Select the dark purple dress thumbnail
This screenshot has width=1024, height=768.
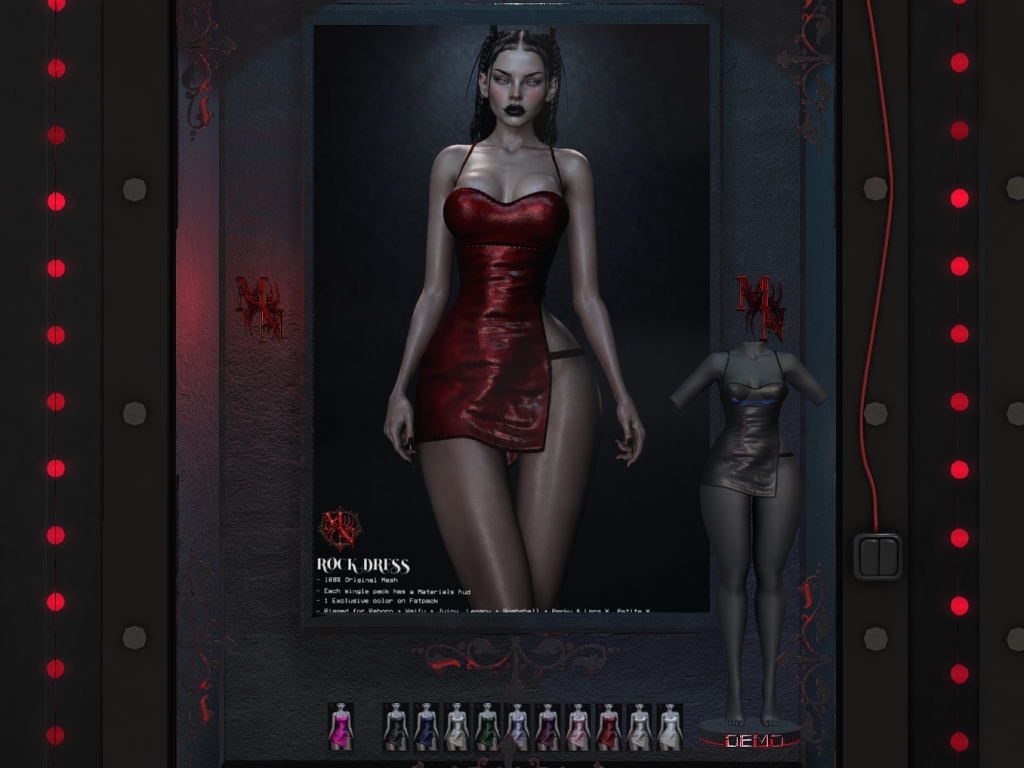tap(547, 726)
